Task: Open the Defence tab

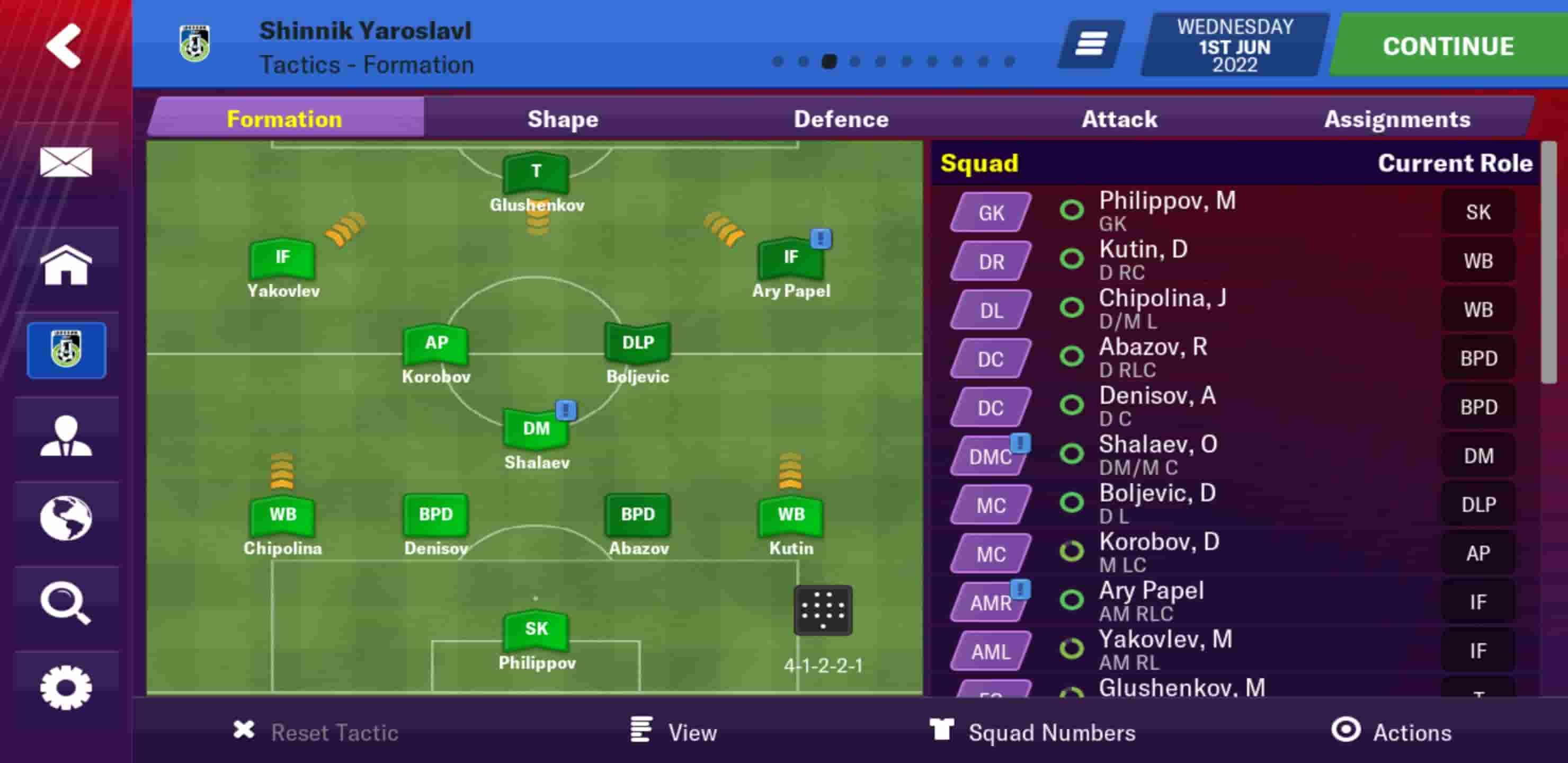Action: pos(841,119)
